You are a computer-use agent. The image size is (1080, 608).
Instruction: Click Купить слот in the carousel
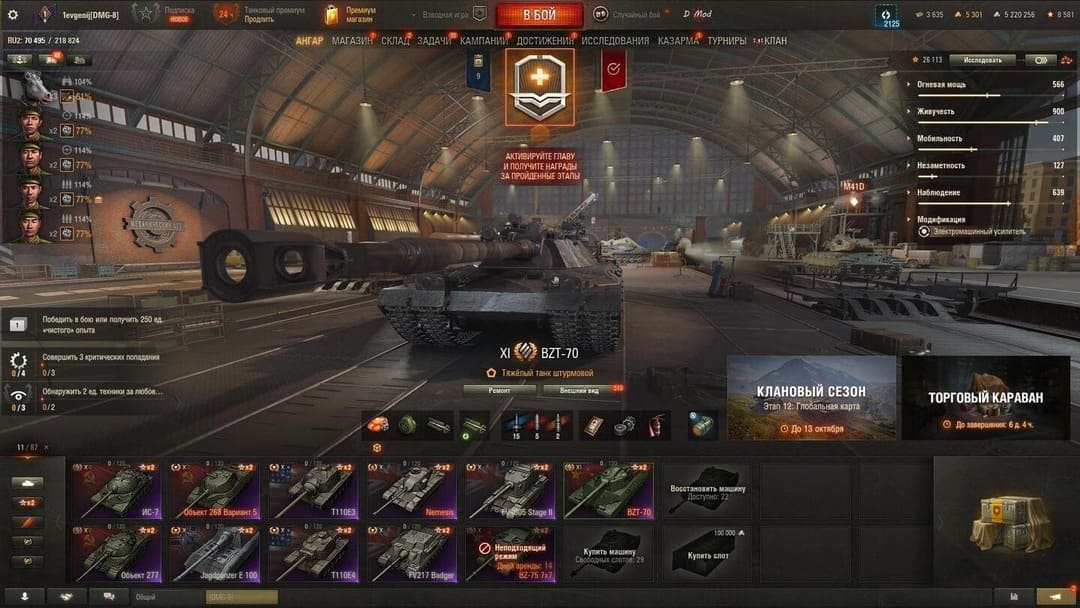pos(707,553)
